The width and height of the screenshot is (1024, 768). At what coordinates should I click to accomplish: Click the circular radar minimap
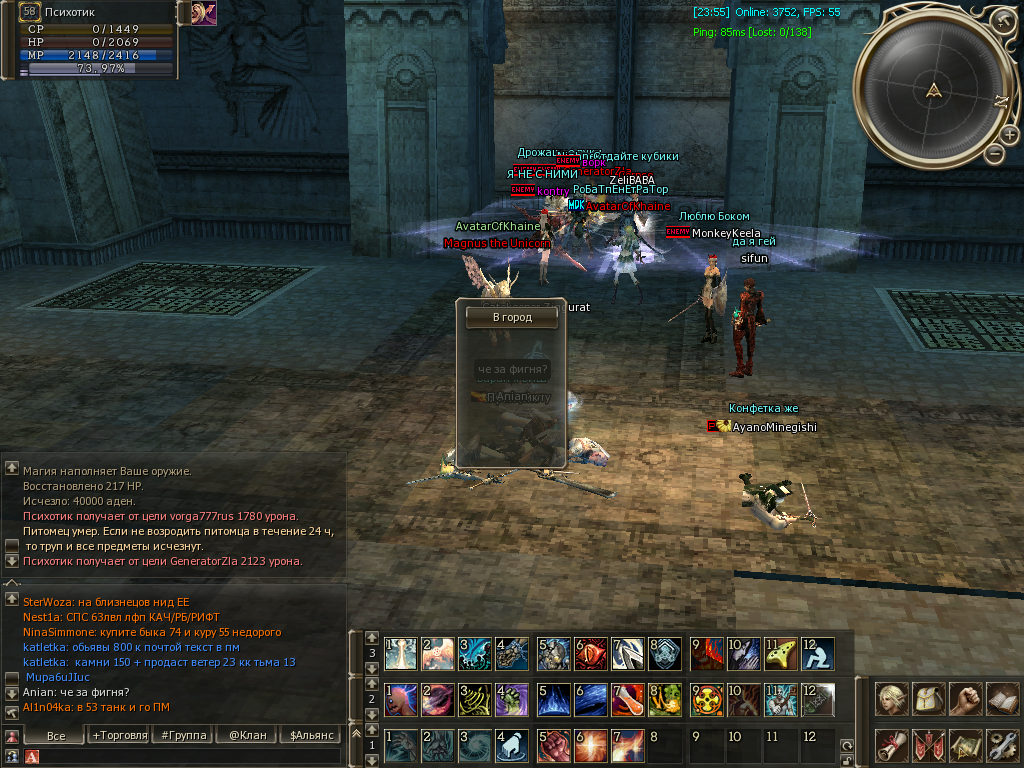click(934, 92)
